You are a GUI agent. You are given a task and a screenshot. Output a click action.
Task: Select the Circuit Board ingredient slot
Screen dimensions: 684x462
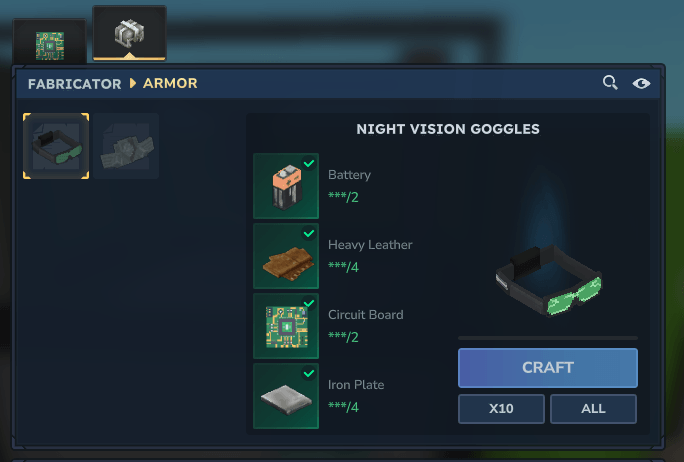pos(286,326)
